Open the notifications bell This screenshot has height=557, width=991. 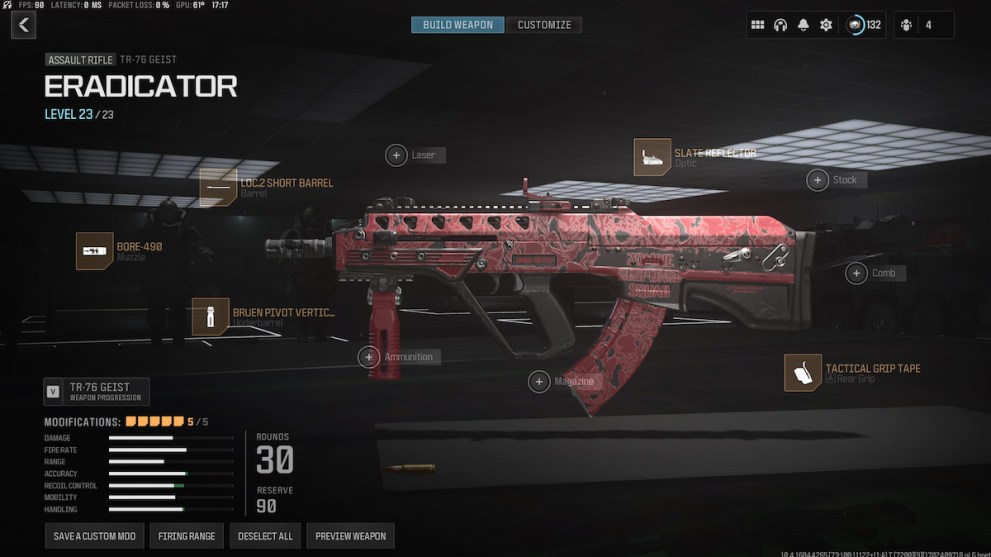[803, 25]
